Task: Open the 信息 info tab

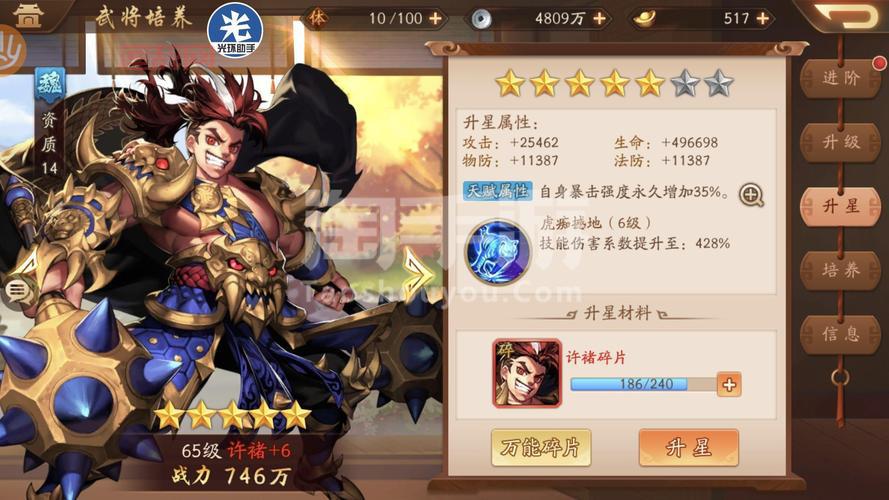Action: click(x=840, y=334)
